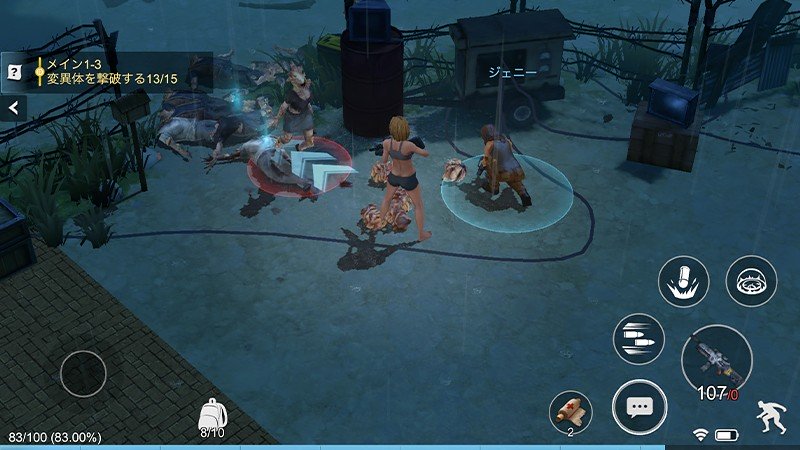Open the backpack inventory showing 8/10
The height and width of the screenshot is (450, 800).
coord(211,415)
